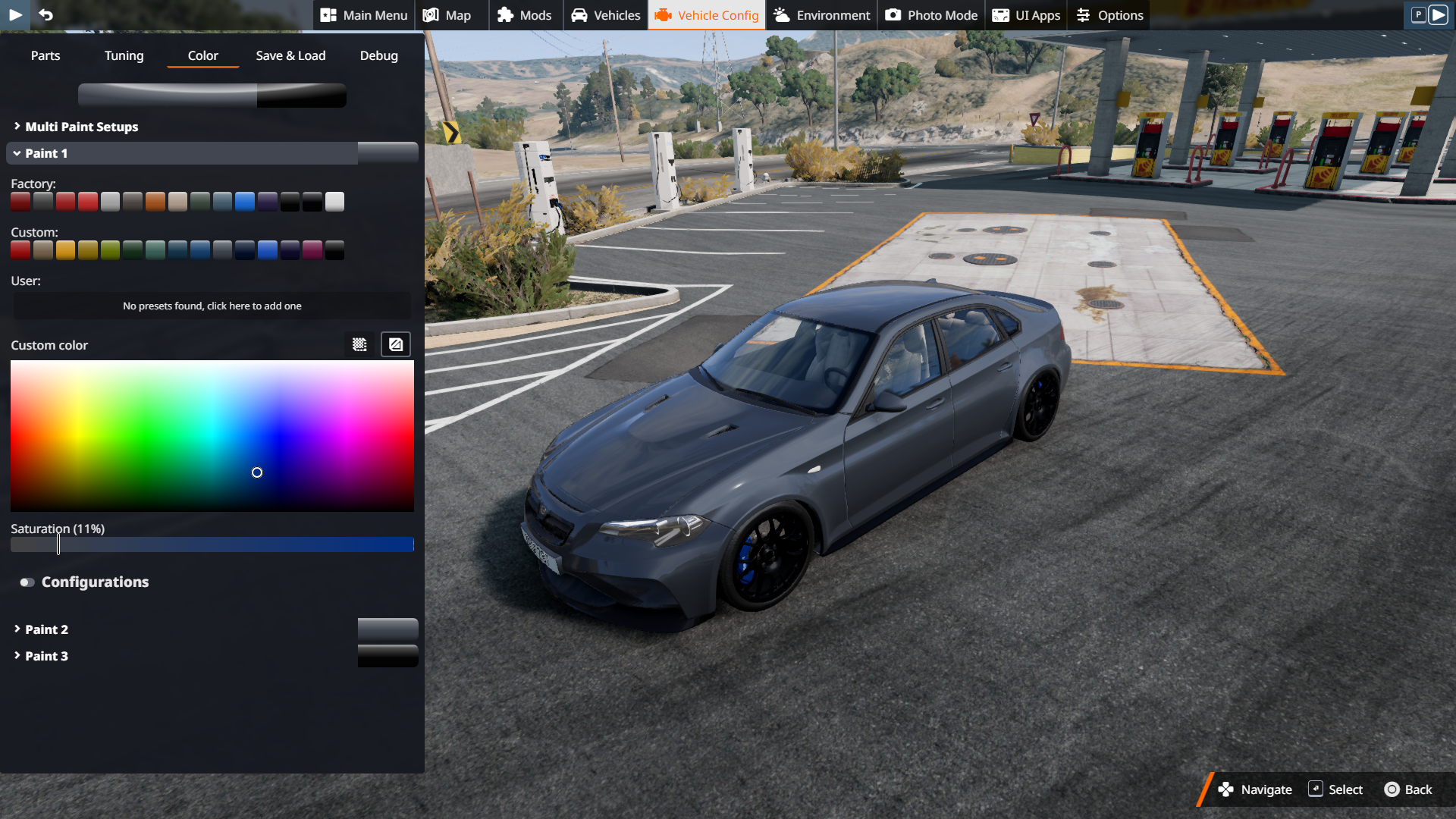This screenshot has width=1456, height=819.
Task: Switch to the Tuning tab
Action: (x=124, y=55)
